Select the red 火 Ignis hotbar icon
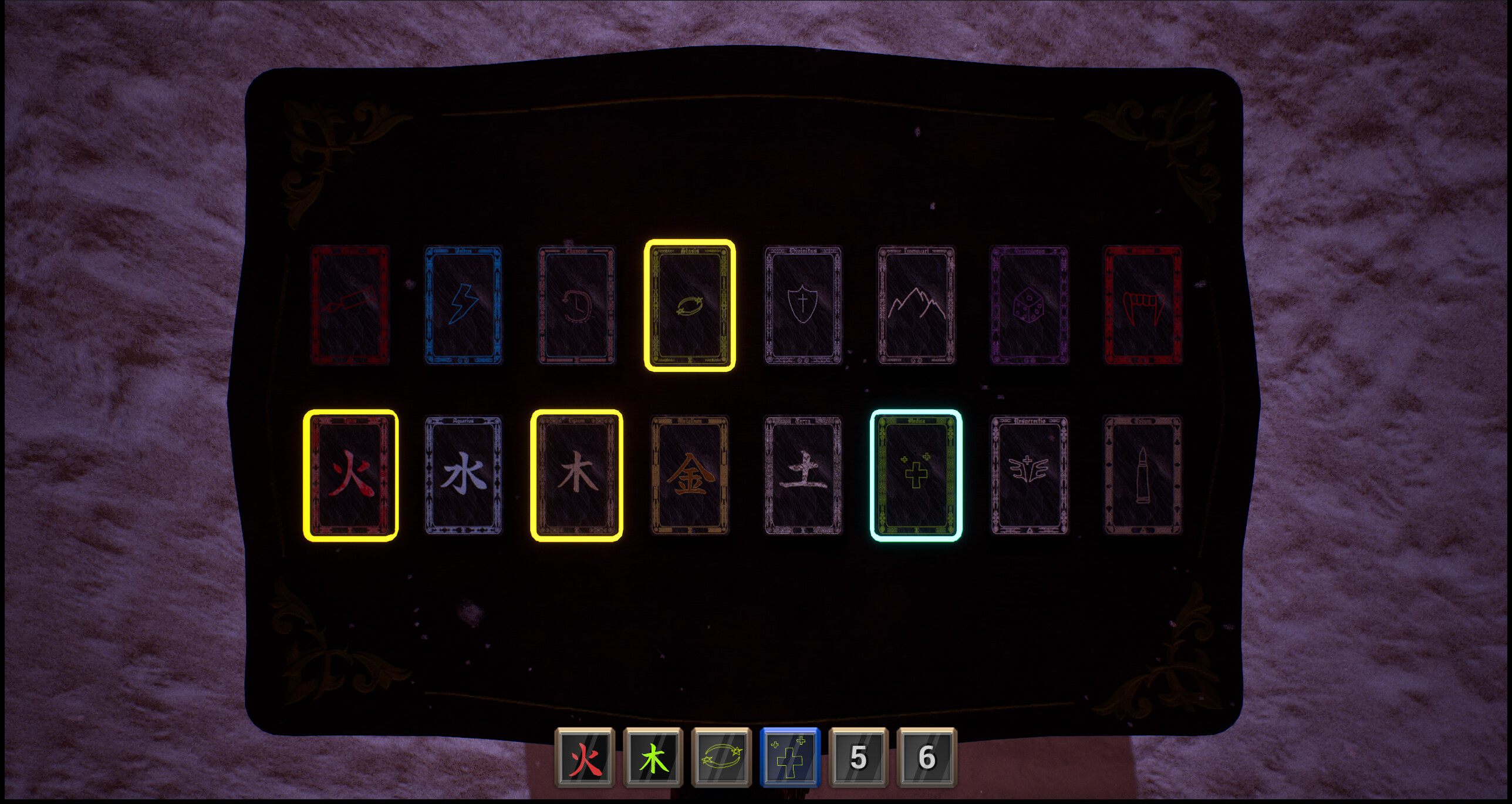 [585, 758]
